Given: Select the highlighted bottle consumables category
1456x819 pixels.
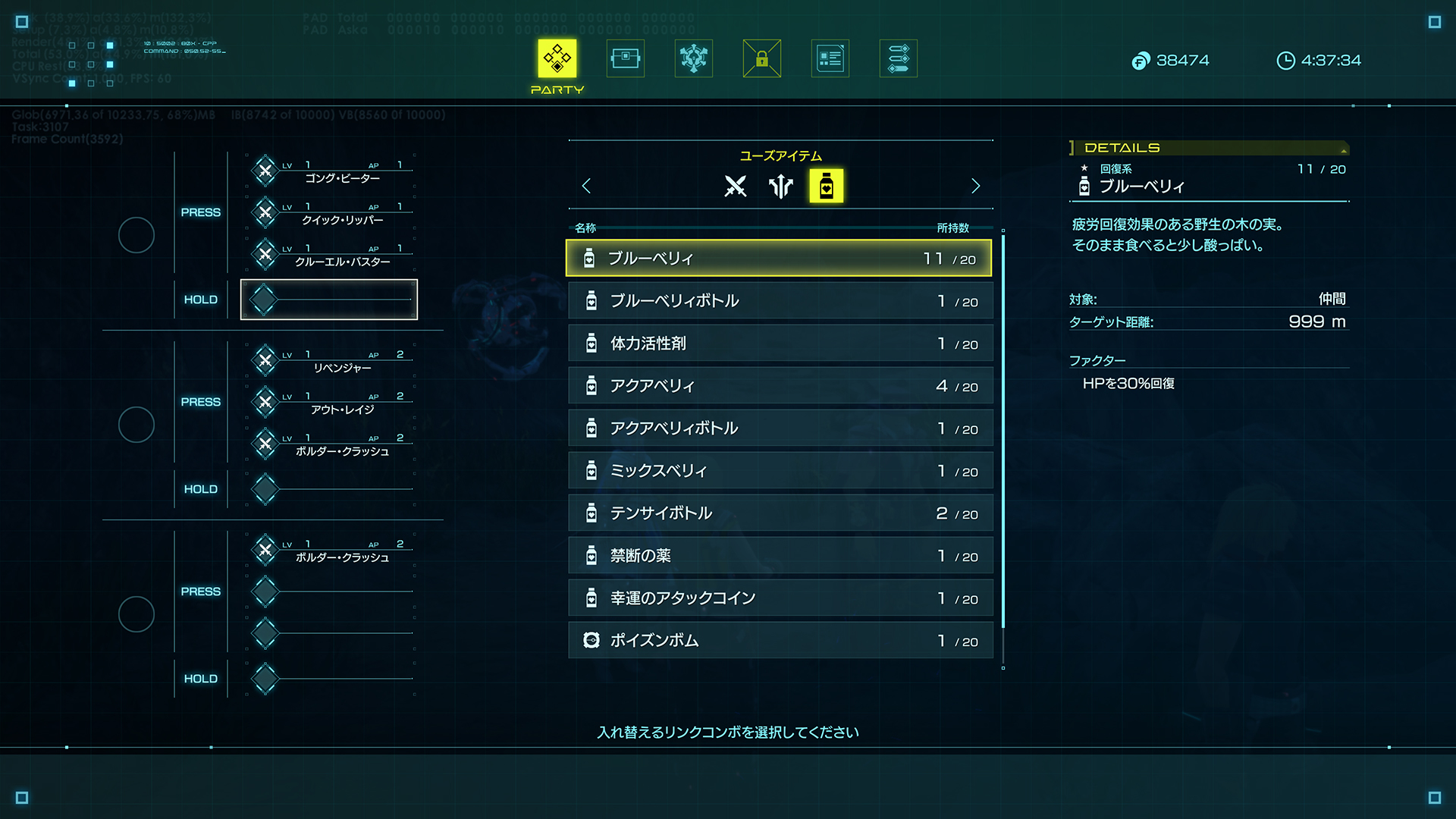Looking at the screenshot, I should (x=827, y=186).
